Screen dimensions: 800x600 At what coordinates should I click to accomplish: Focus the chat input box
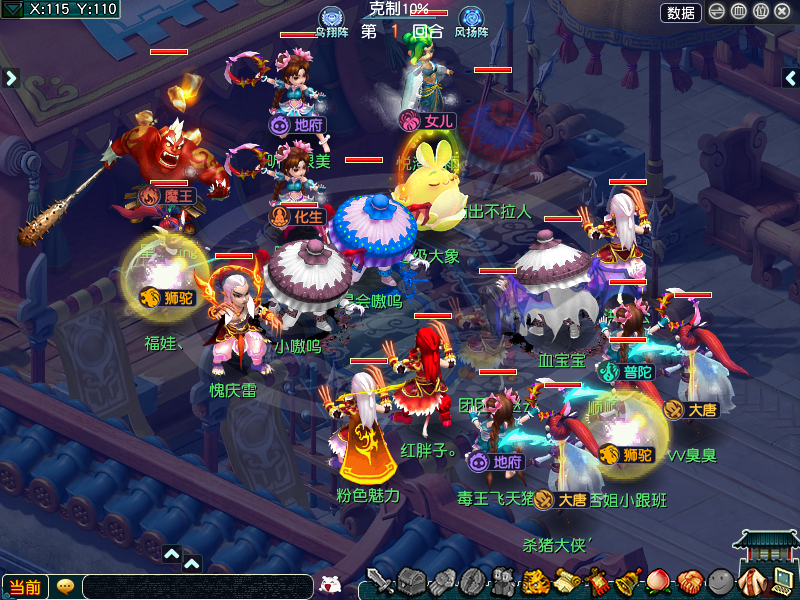click(198, 587)
